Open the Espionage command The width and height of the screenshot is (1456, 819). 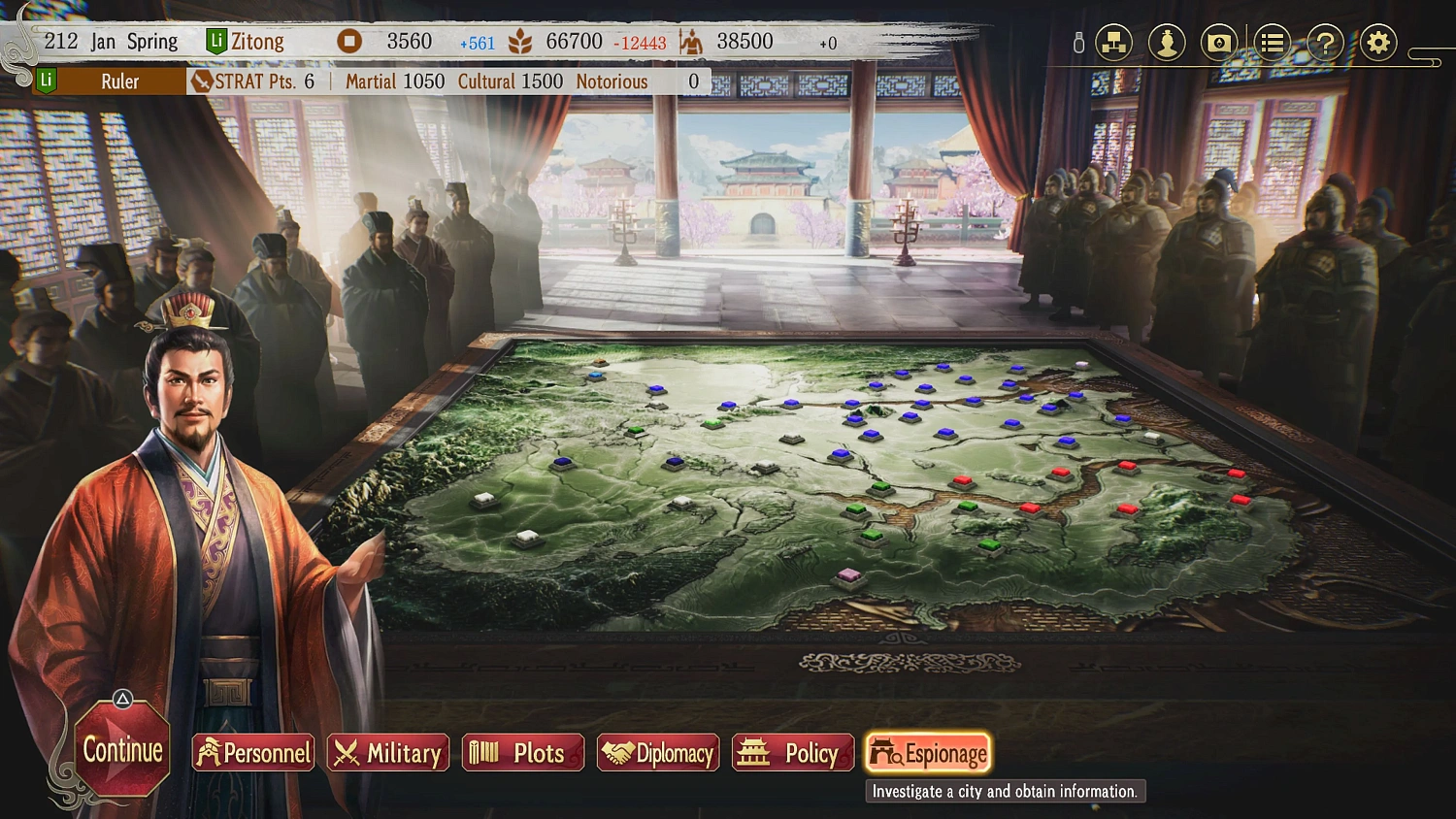[x=928, y=752]
